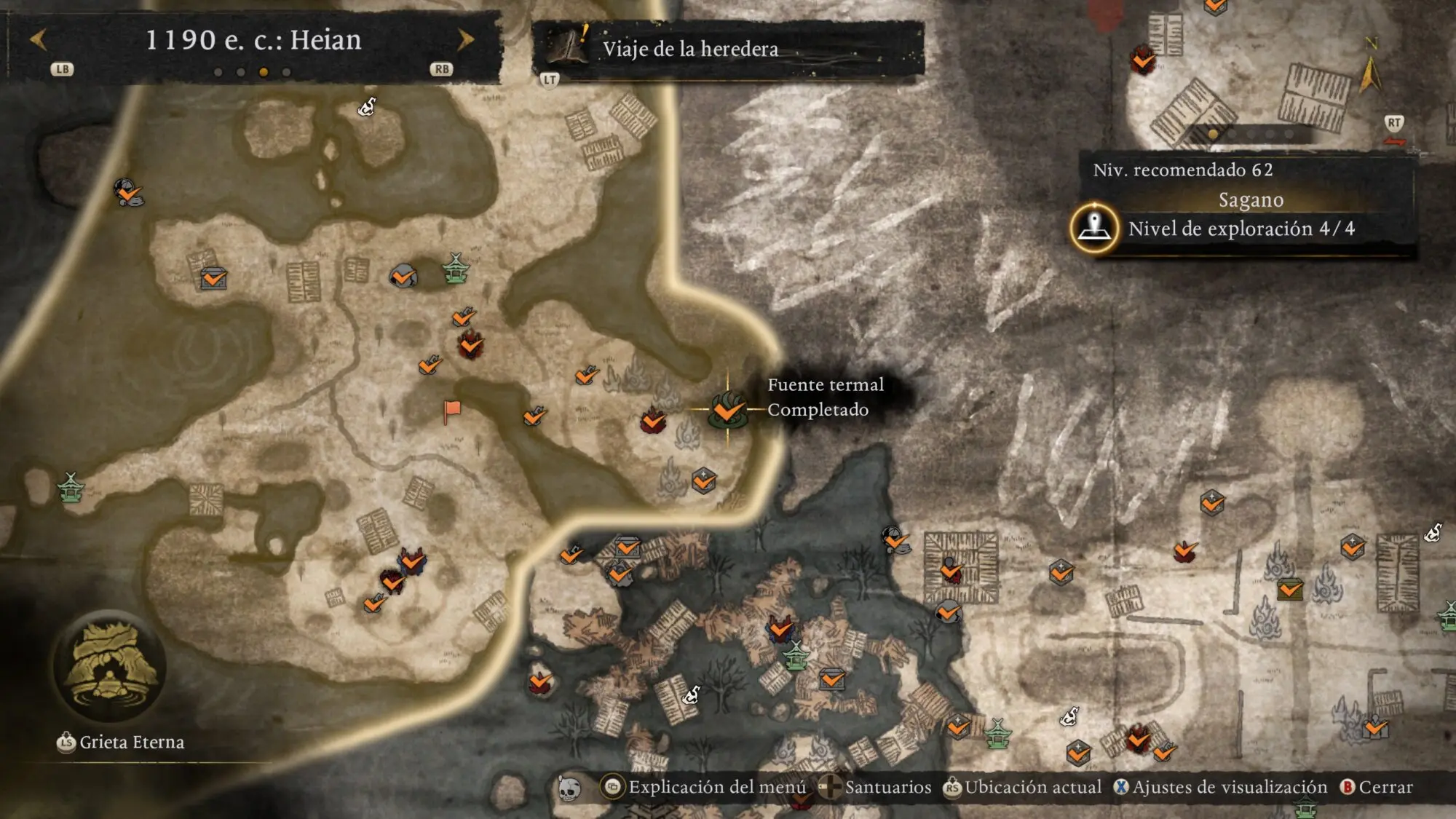Show the Explicación del menú help
This screenshot has width=1456, height=819.
point(703,787)
